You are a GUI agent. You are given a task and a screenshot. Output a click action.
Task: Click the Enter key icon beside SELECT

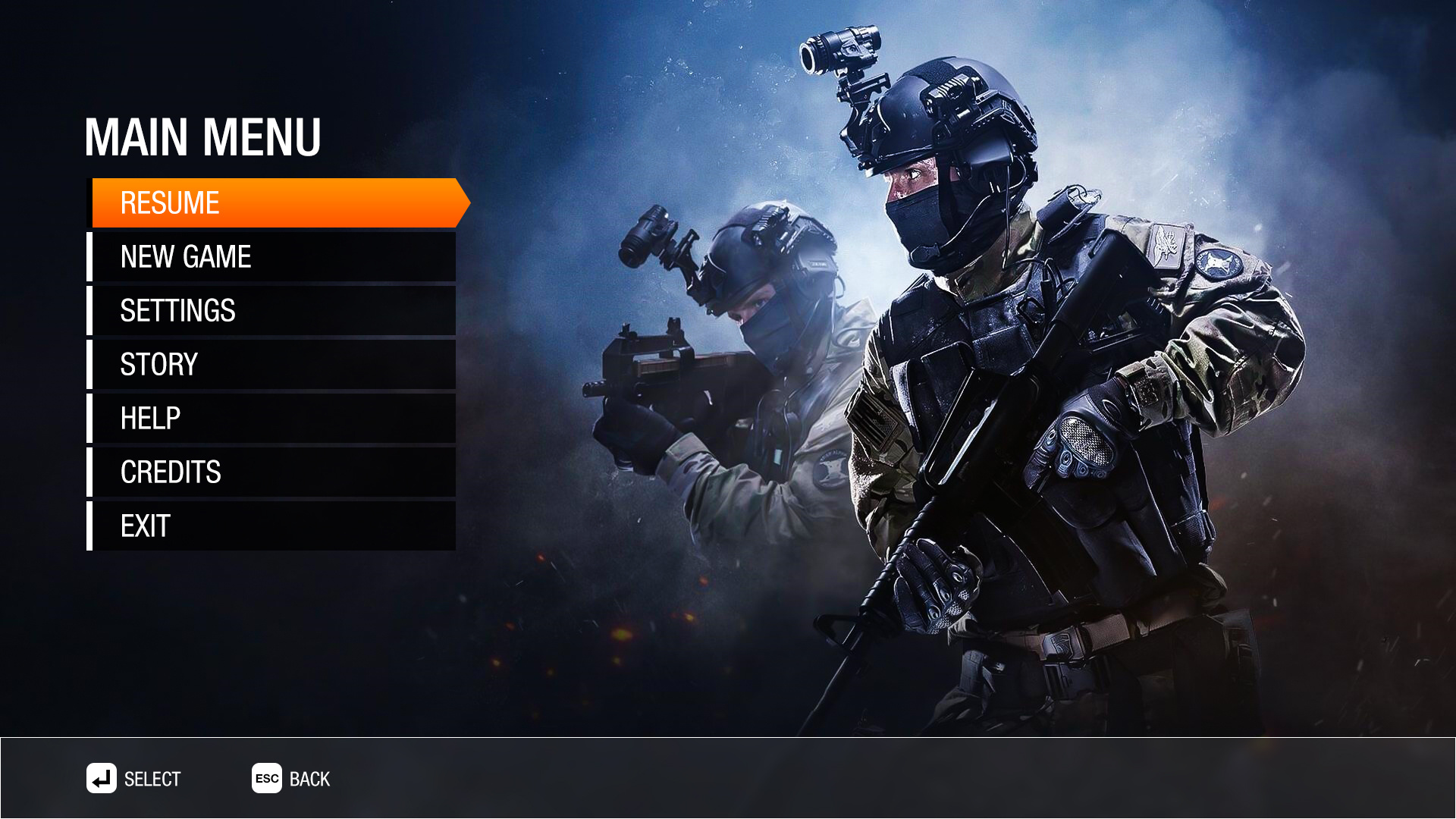pos(101,779)
